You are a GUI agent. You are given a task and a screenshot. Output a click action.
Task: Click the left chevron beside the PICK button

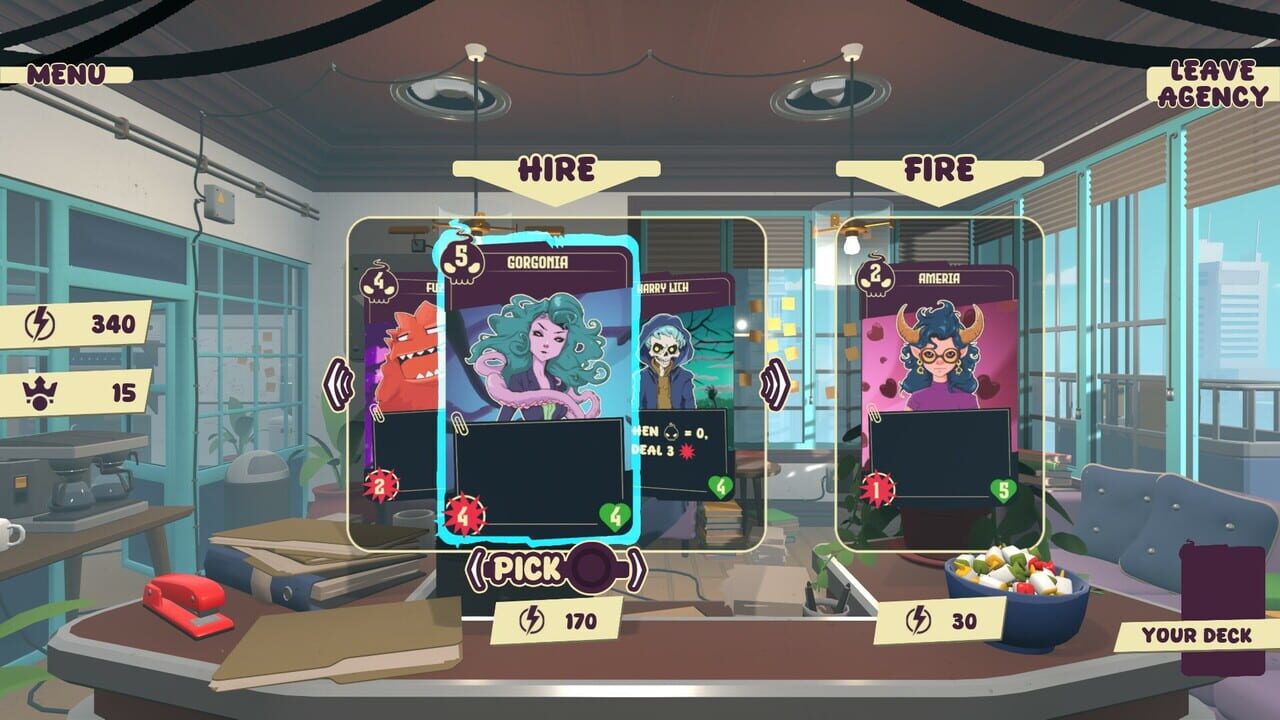click(480, 566)
